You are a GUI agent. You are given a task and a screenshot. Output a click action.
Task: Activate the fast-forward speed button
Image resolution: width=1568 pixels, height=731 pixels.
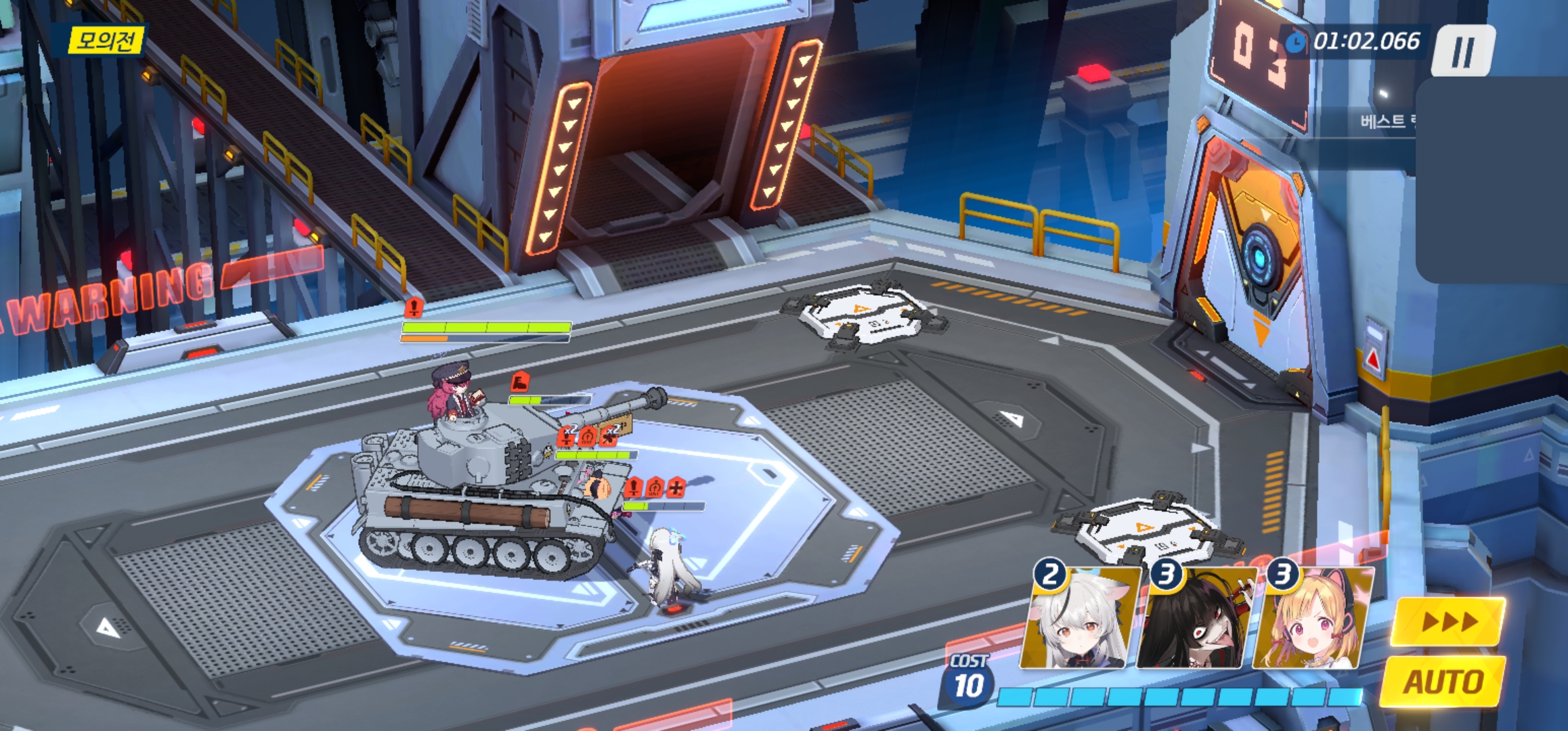coord(1447,621)
